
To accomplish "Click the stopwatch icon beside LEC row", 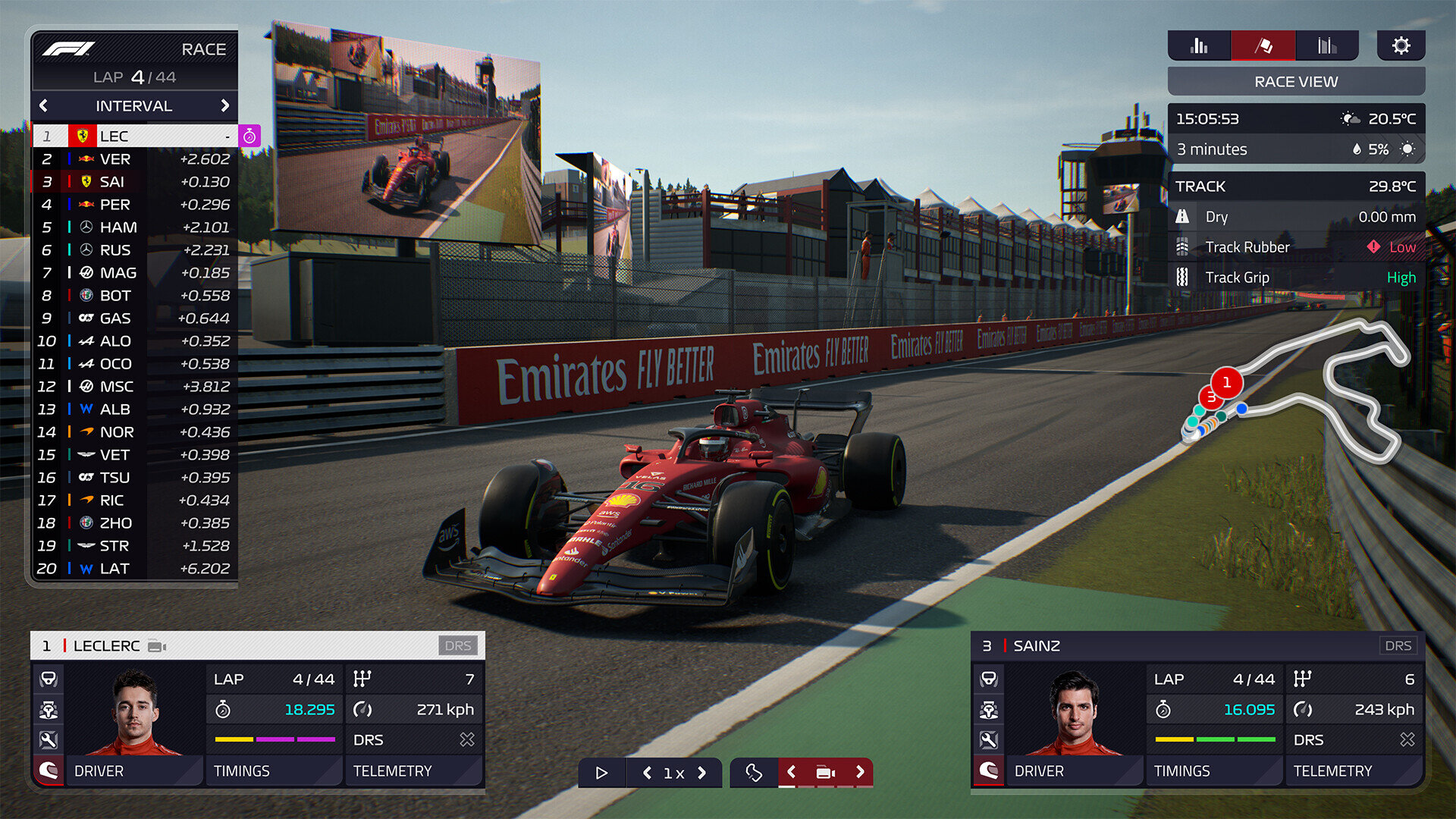I will [x=250, y=136].
